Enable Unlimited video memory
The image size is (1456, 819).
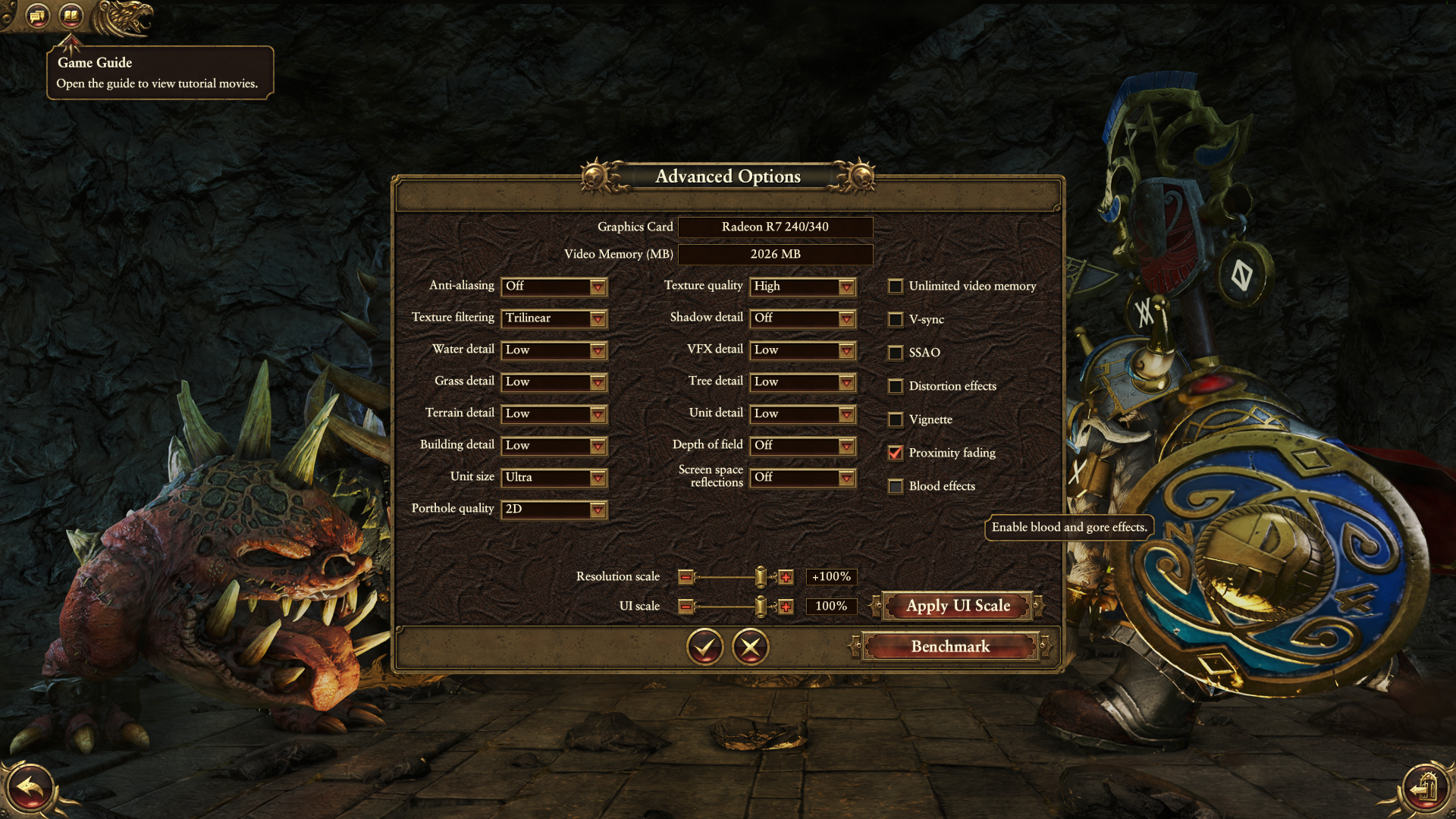(896, 287)
